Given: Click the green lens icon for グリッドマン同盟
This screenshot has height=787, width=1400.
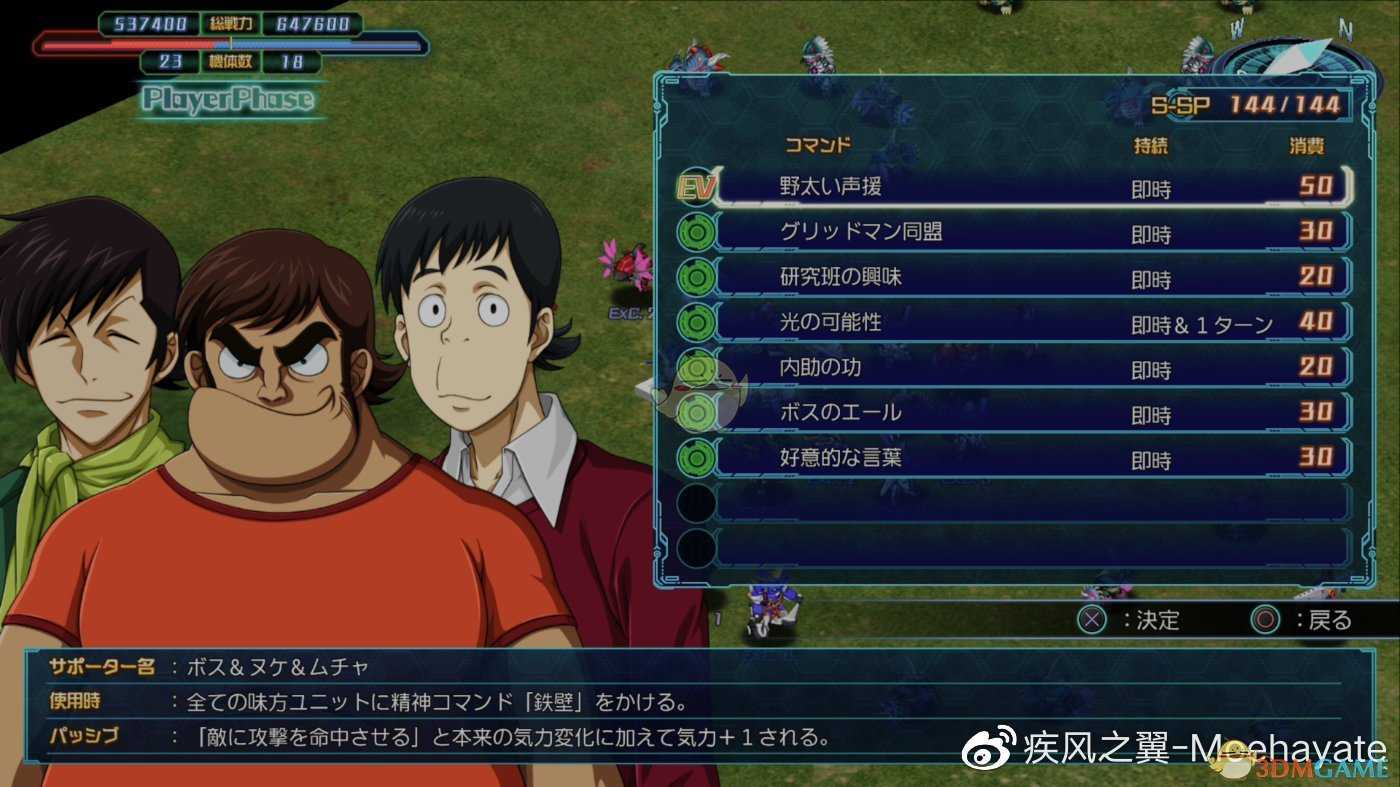Looking at the screenshot, I should [x=697, y=231].
